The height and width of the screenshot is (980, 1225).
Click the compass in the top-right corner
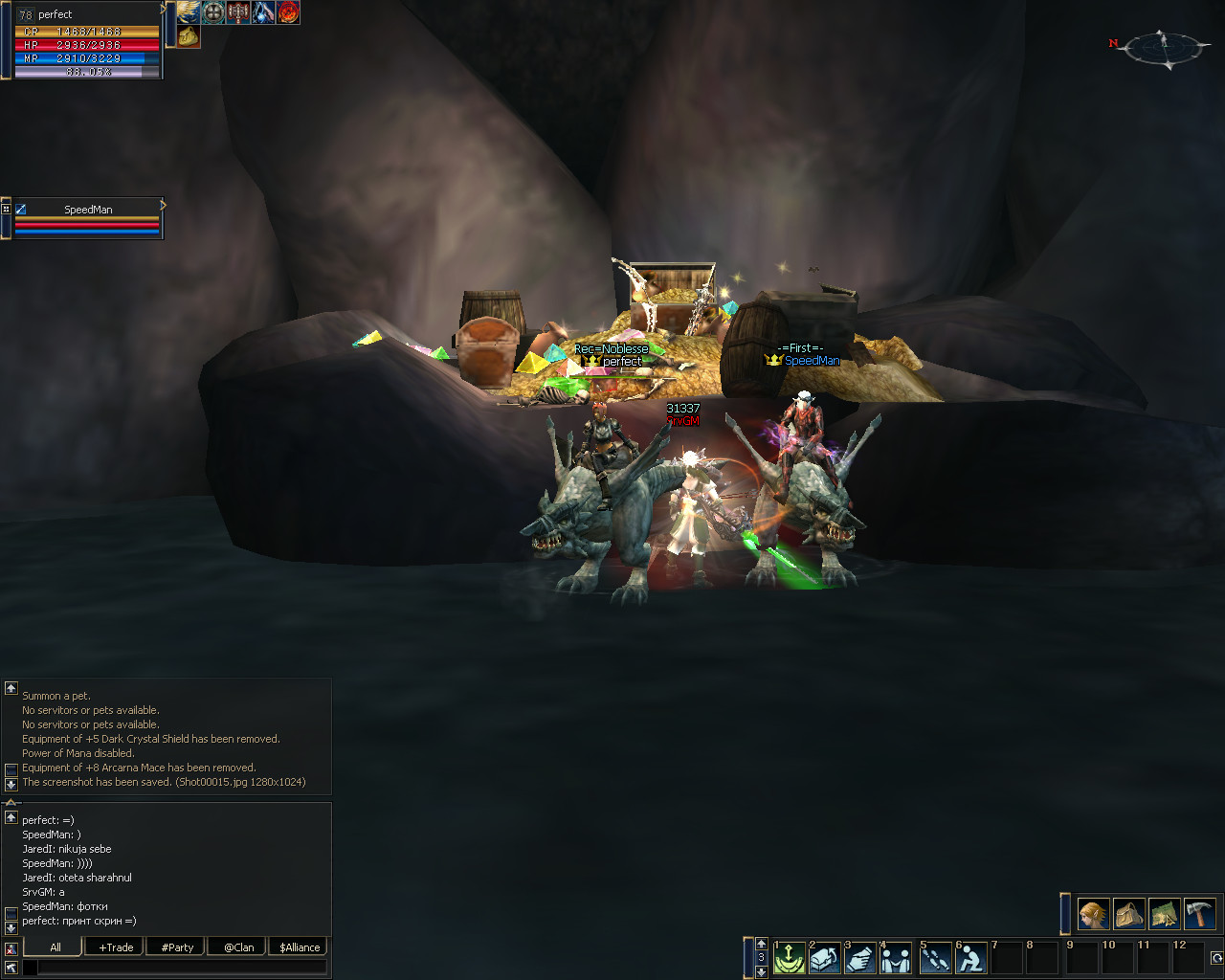[1163, 48]
